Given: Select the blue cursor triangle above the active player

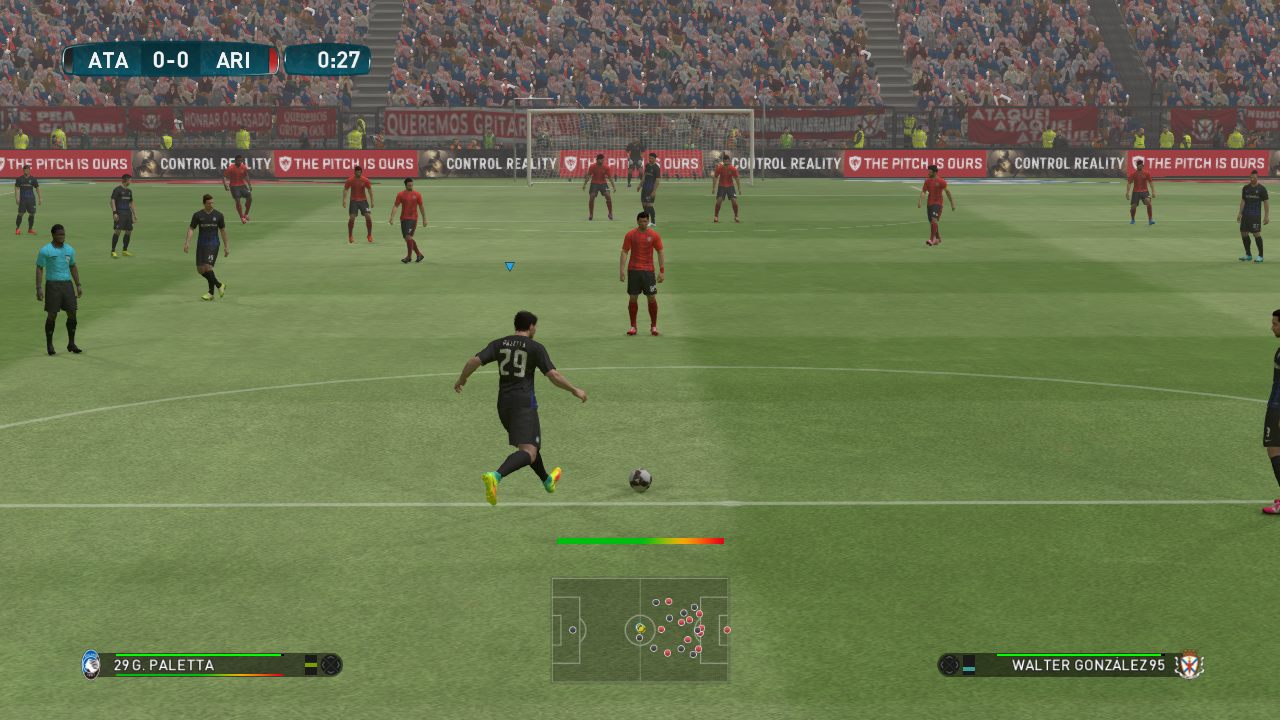Looking at the screenshot, I should pos(508,266).
